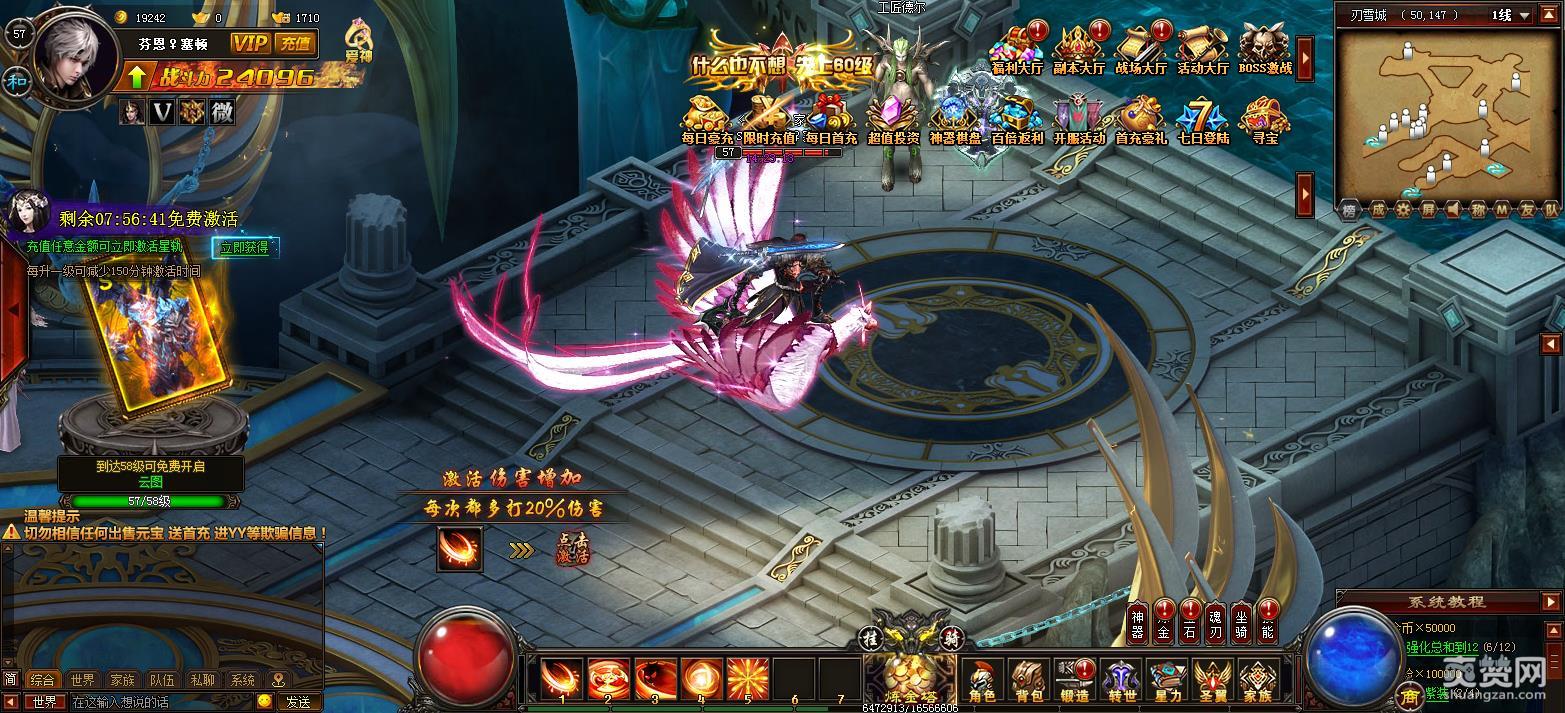Activate the first skill in hotbar slot 1
Screen dimensions: 1565x713
(561, 680)
